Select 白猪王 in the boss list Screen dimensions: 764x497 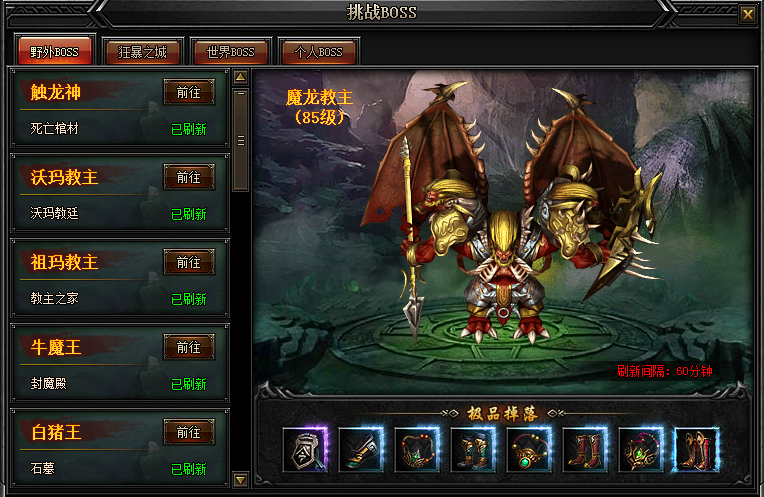point(56,433)
